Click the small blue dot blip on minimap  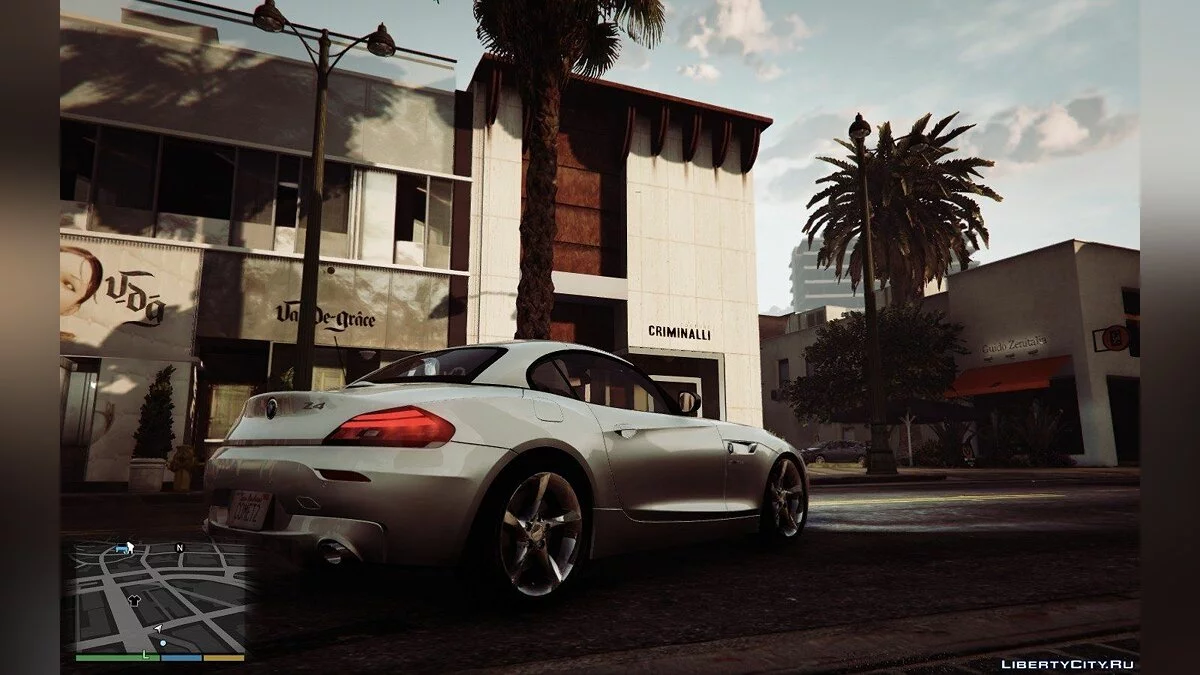coord(163,643)
